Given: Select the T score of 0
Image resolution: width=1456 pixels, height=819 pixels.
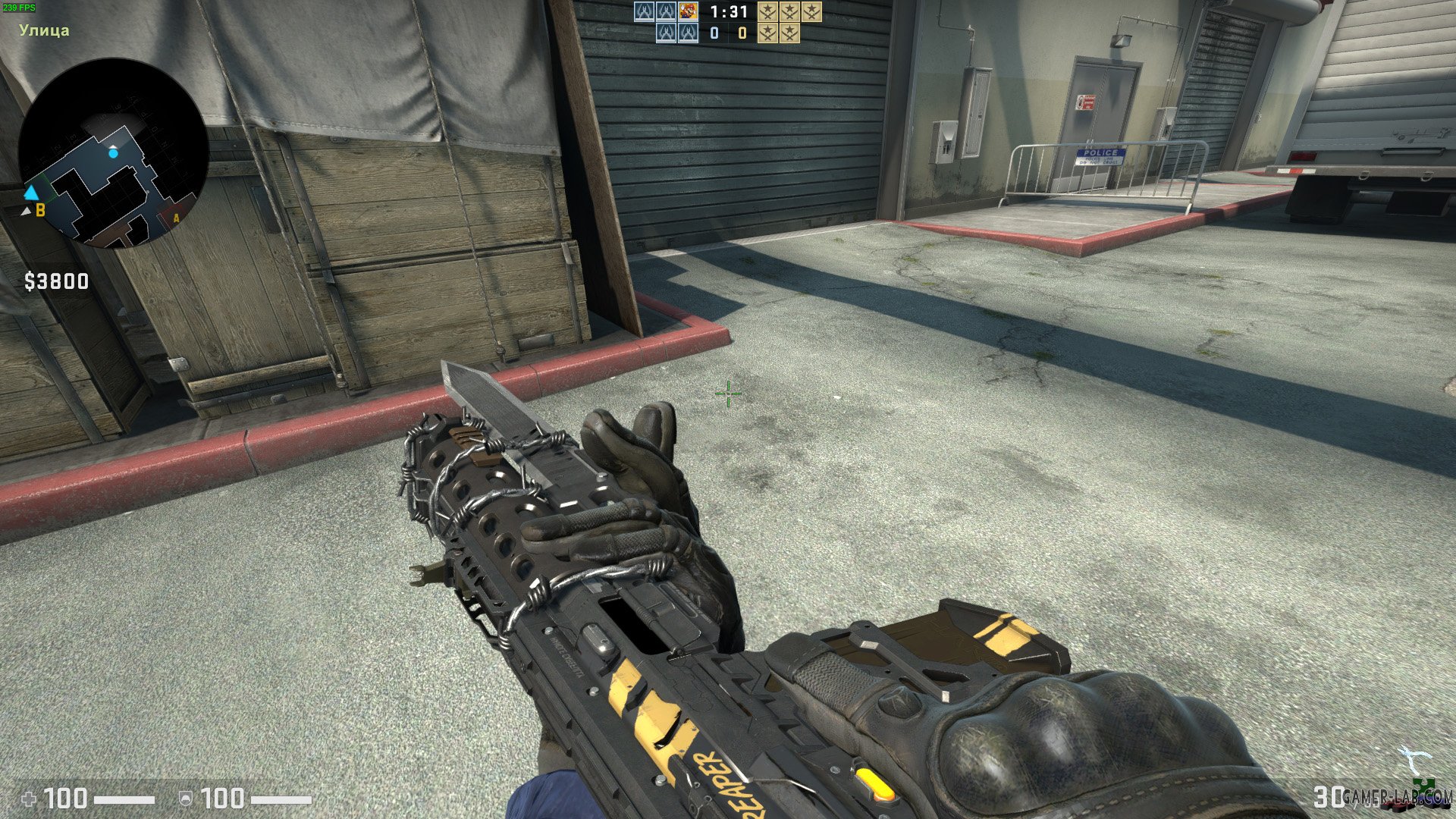Looking at the screenshot, I should 742,33.
